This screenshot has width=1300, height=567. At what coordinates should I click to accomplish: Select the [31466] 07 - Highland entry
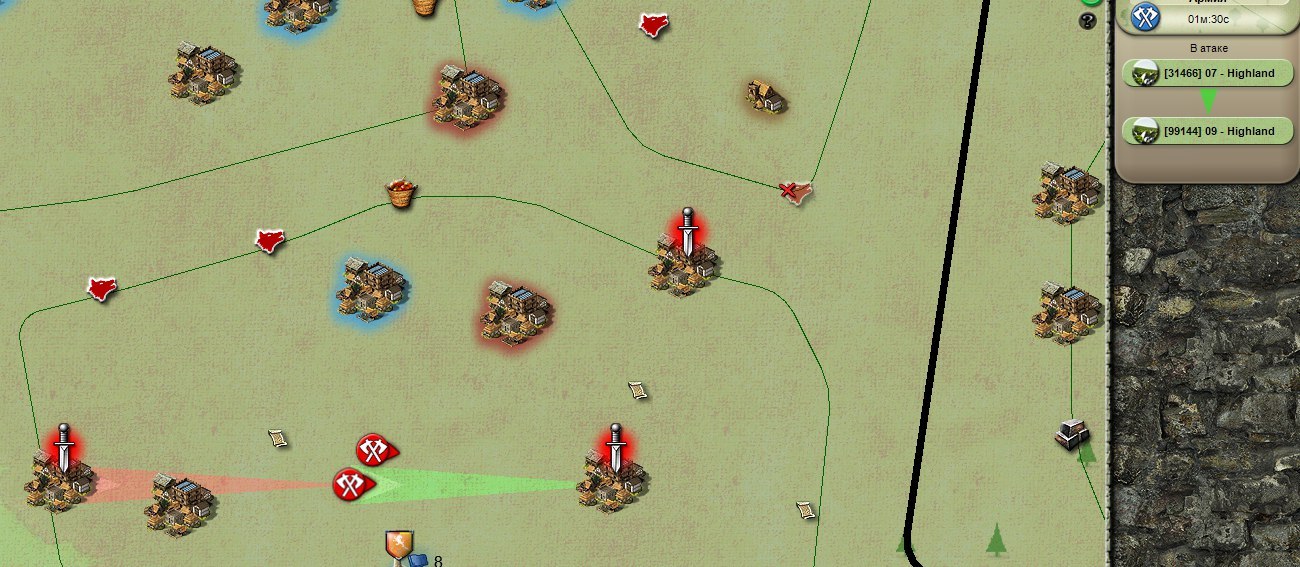tap(1208, 73)
